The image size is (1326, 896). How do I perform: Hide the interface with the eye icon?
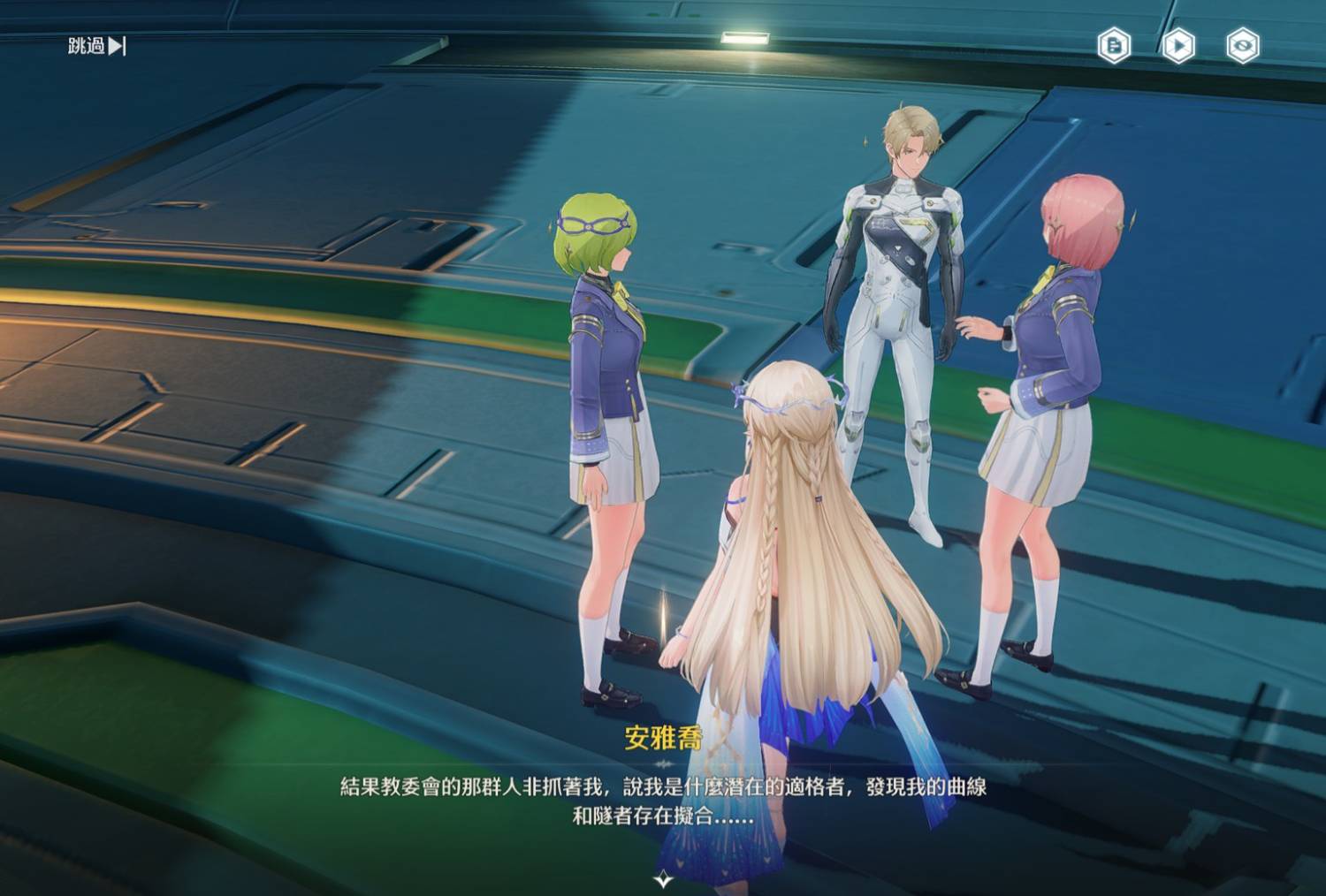[x=1243, y=45]
